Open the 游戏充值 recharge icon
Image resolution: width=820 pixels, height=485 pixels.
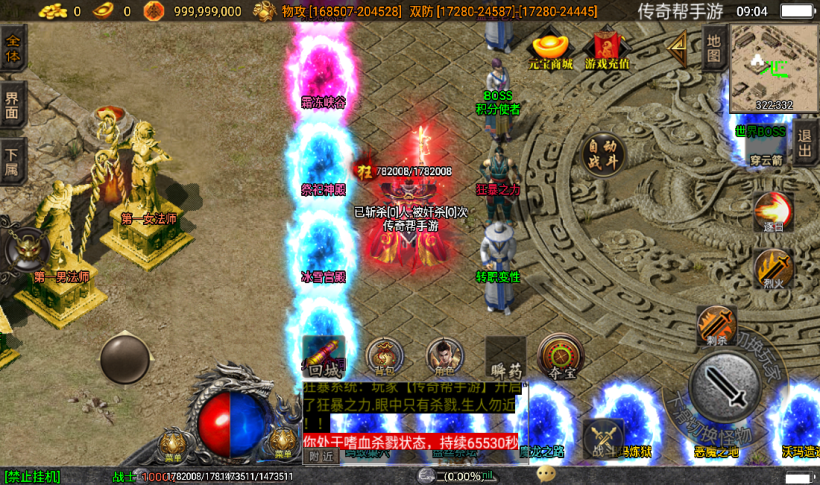607,51
